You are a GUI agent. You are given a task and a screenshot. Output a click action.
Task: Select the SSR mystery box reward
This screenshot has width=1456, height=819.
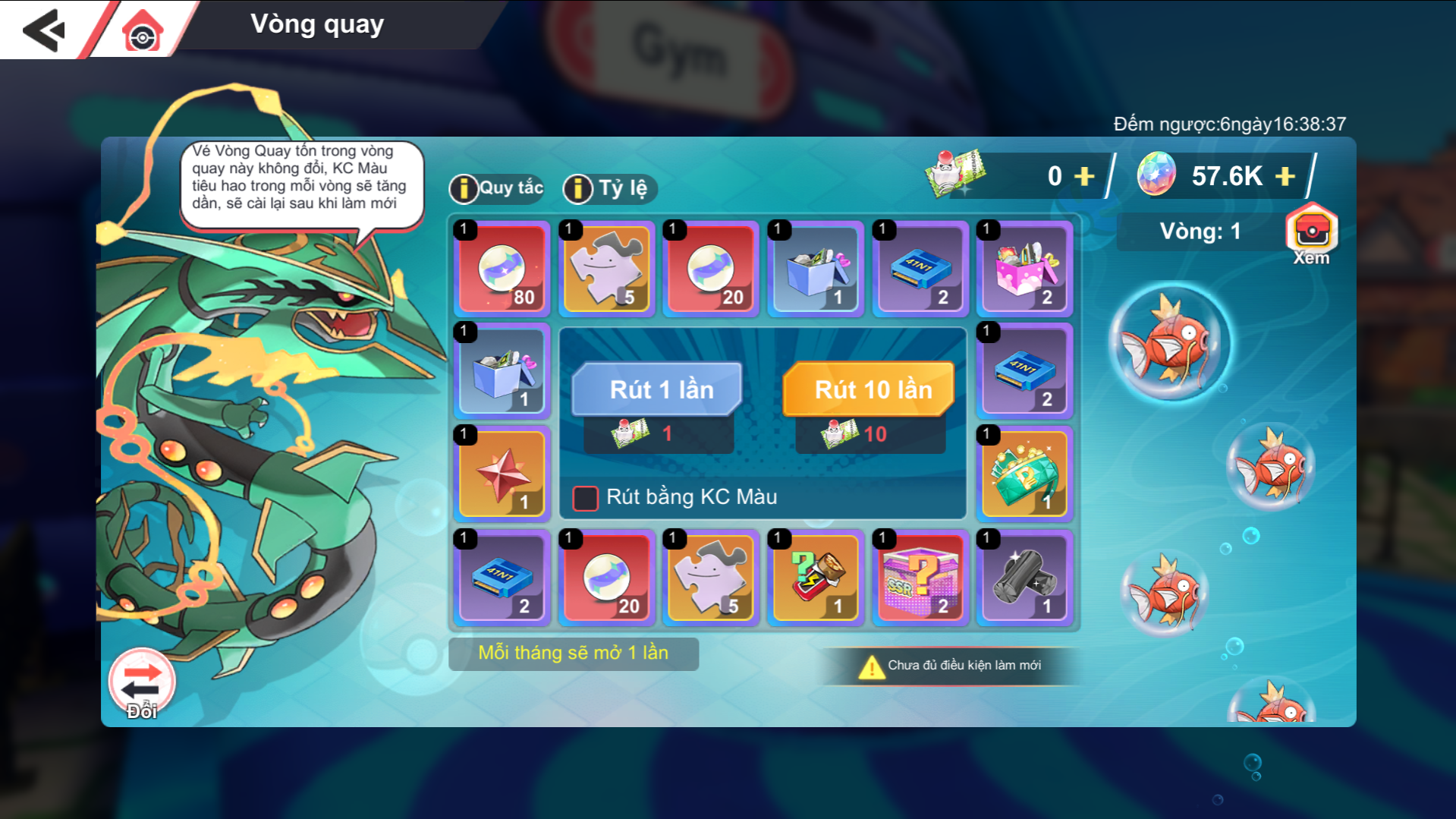pos(920,578)
